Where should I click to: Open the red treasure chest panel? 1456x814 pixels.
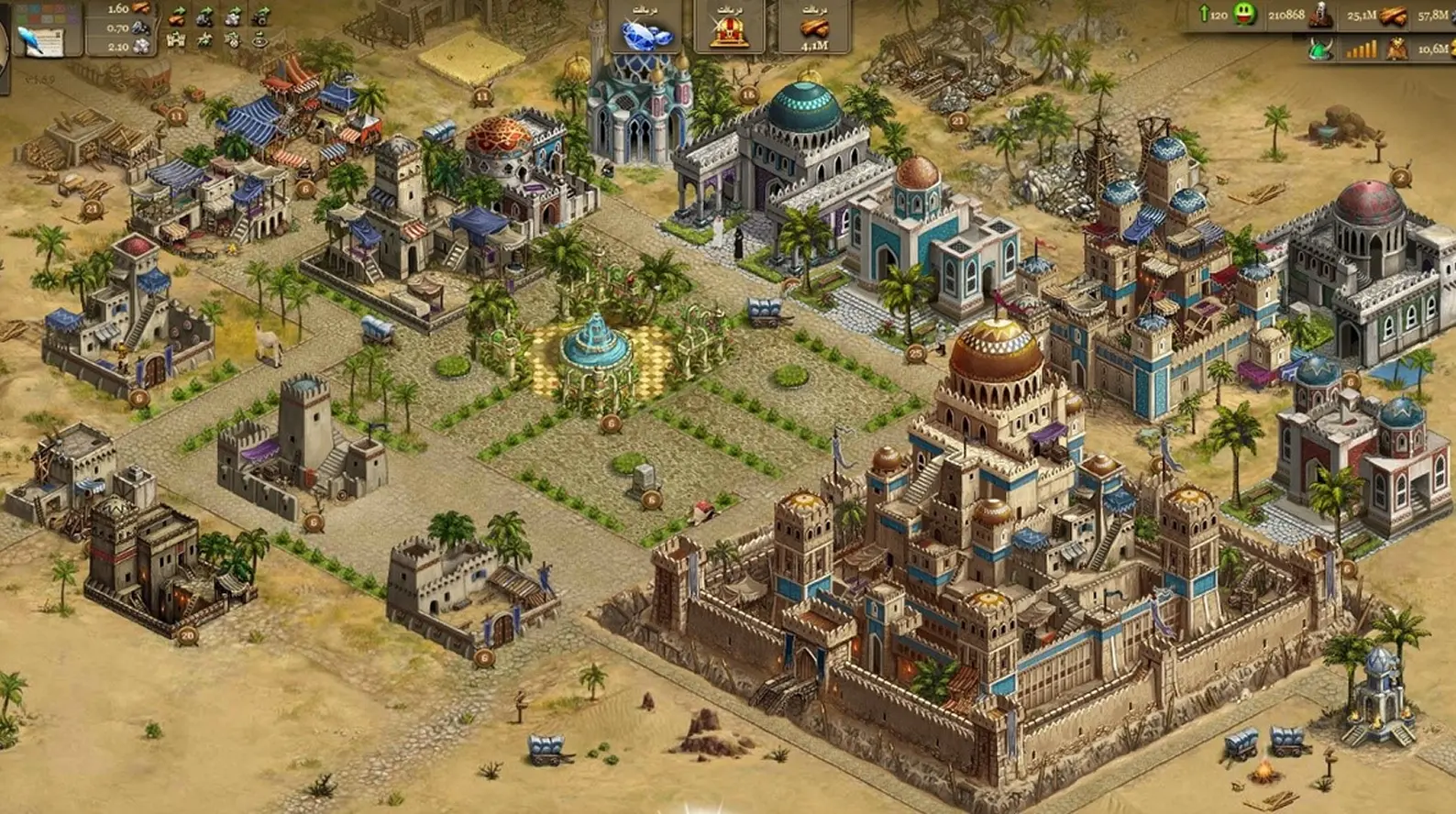pyautogui.click(x=730, y=29)
